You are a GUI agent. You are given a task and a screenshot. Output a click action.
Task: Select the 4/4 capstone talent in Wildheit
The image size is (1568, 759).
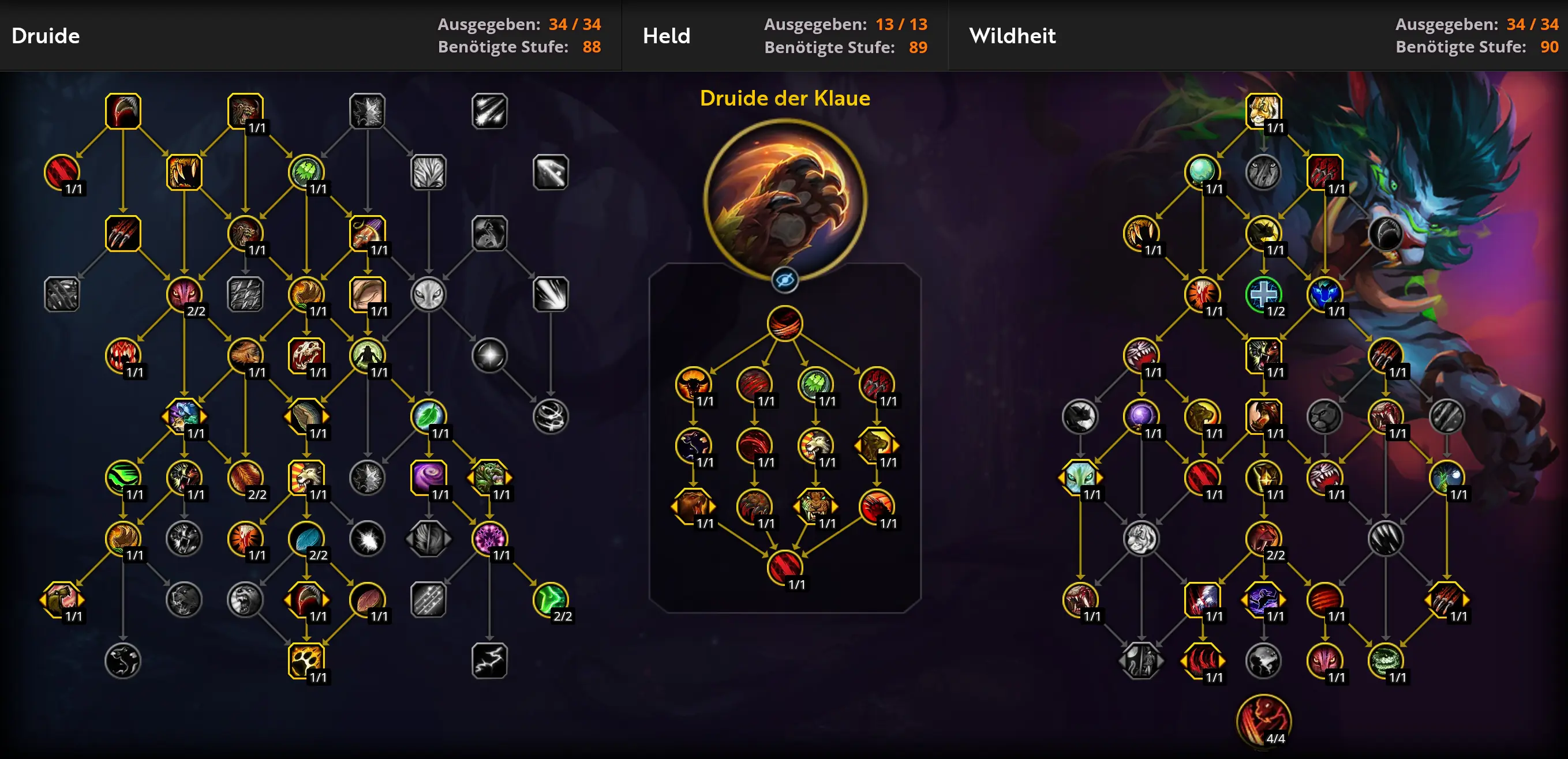[1263, 721]
